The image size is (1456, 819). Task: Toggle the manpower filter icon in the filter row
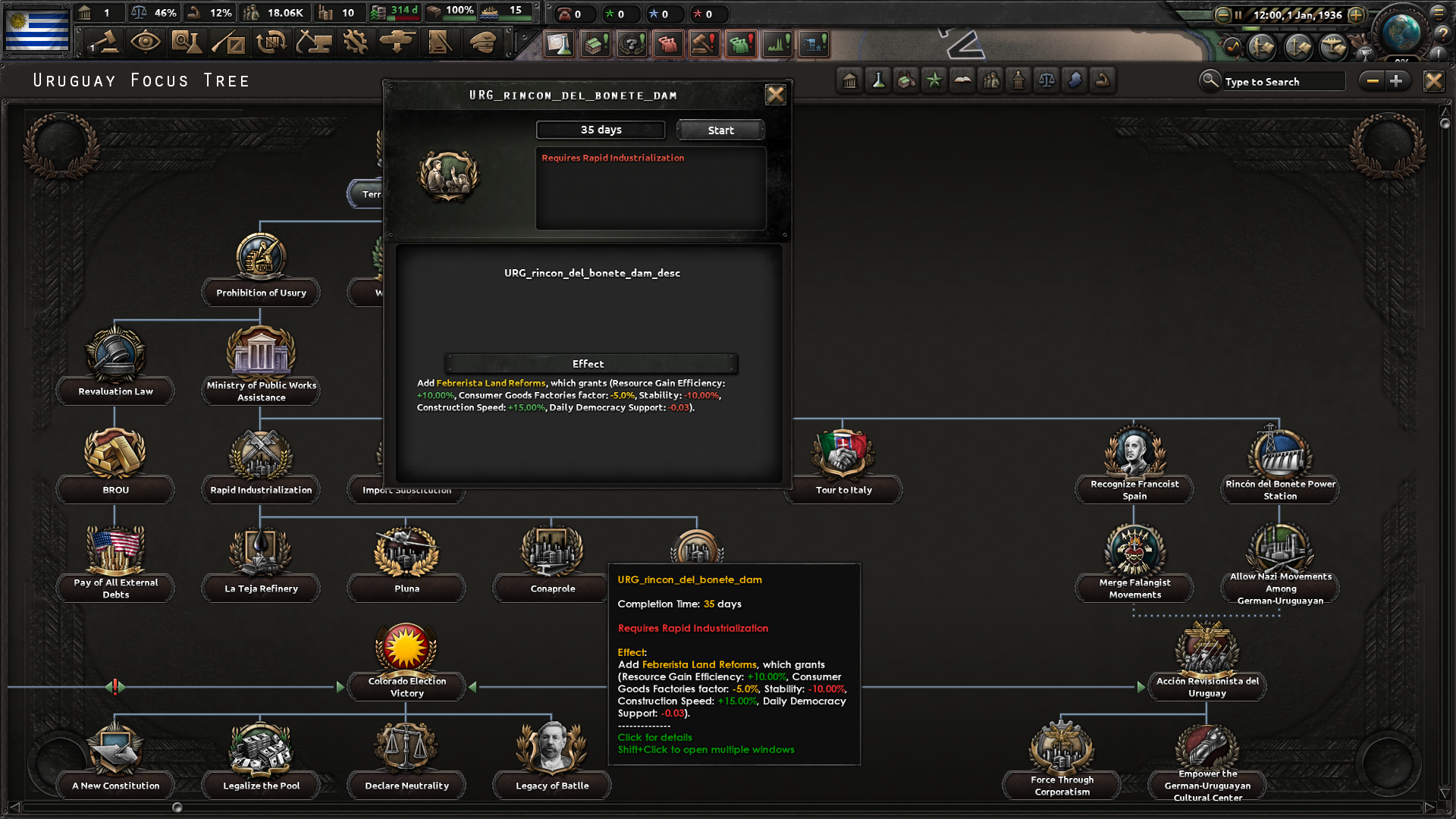click(x=990, y=80)
